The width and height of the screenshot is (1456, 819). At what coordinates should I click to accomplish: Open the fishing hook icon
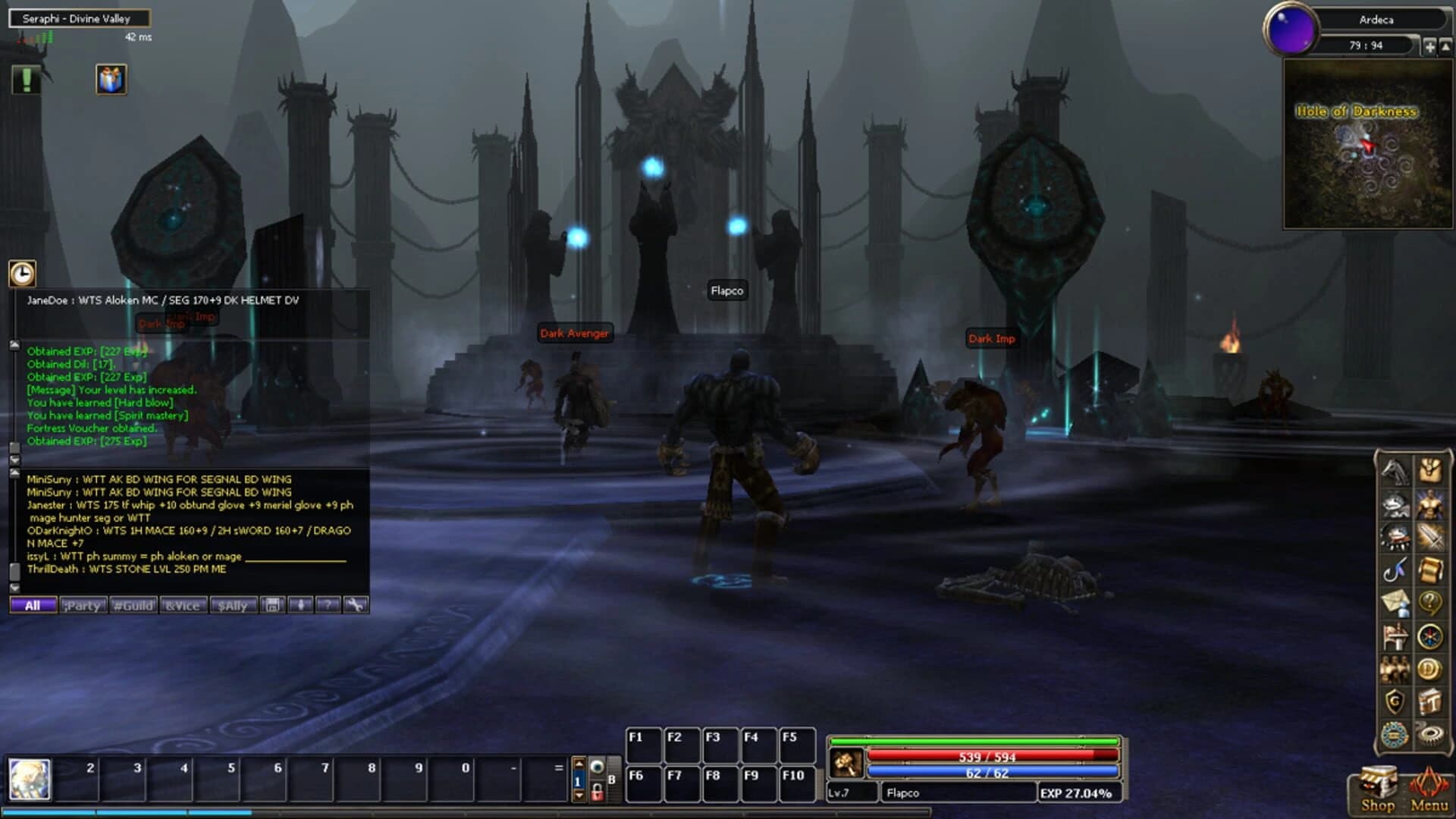1396,570
